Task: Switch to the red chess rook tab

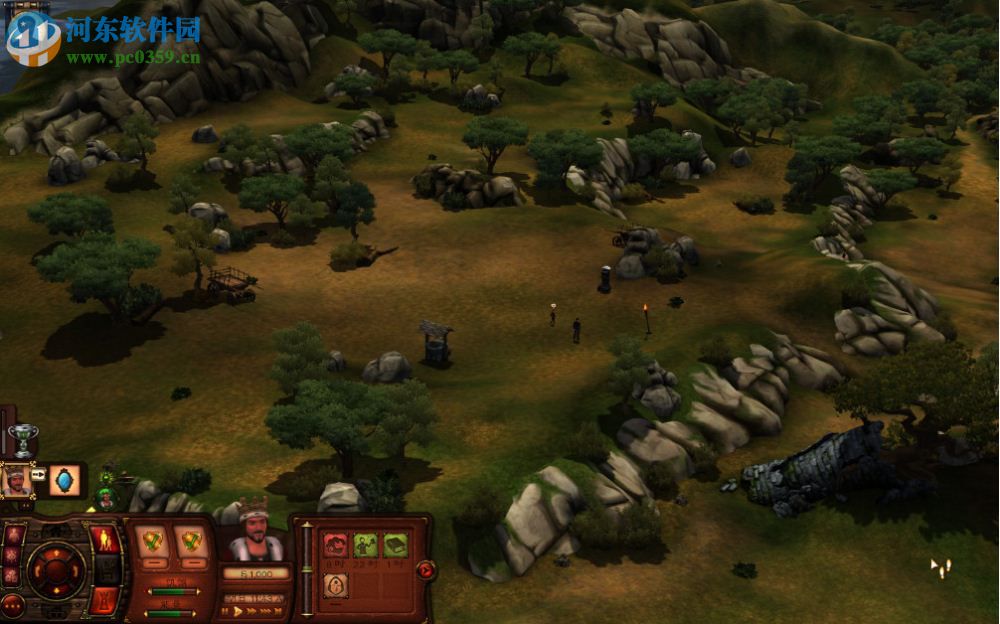Action: click(104, 600)
